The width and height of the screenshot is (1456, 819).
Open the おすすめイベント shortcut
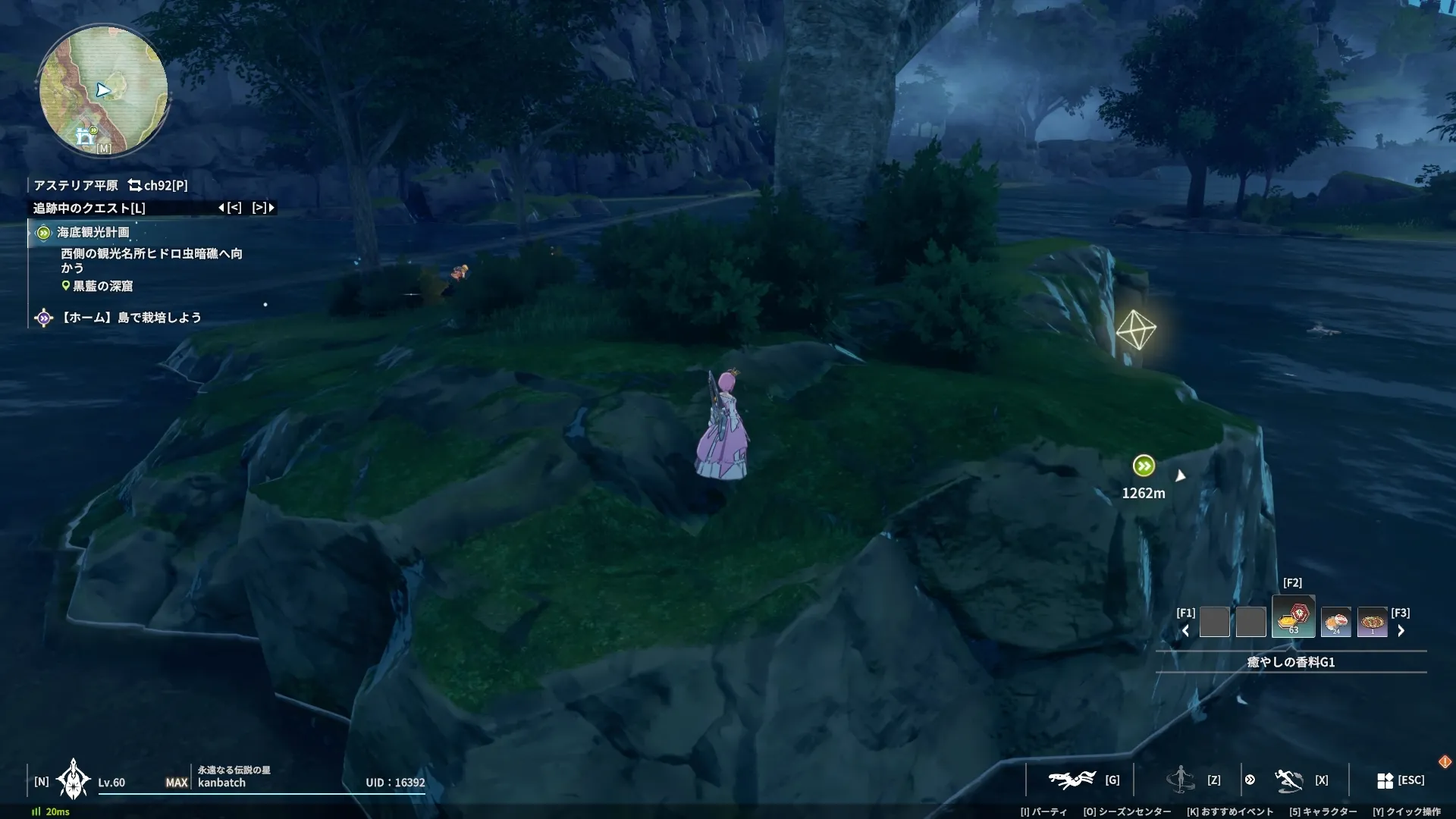click(1230, 811)
